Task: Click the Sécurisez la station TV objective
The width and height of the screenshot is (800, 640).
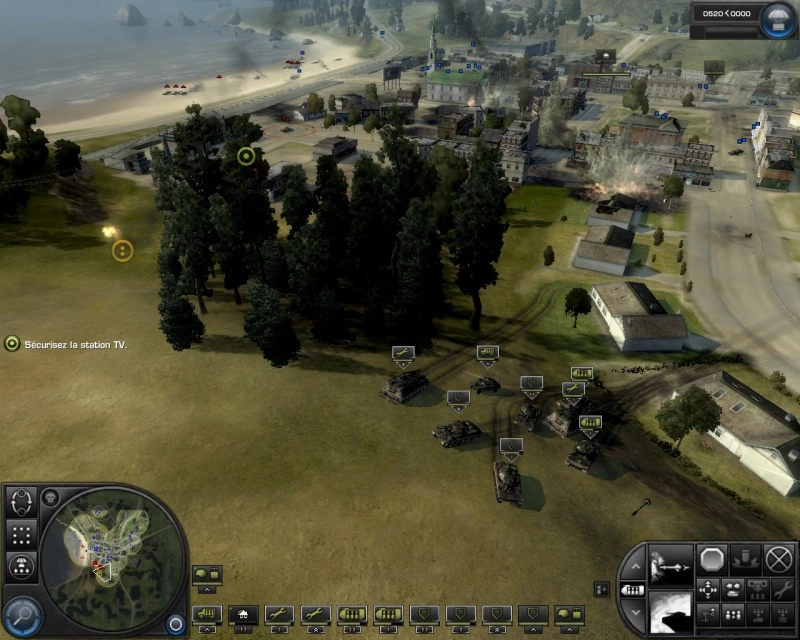Action: (68, 344)
